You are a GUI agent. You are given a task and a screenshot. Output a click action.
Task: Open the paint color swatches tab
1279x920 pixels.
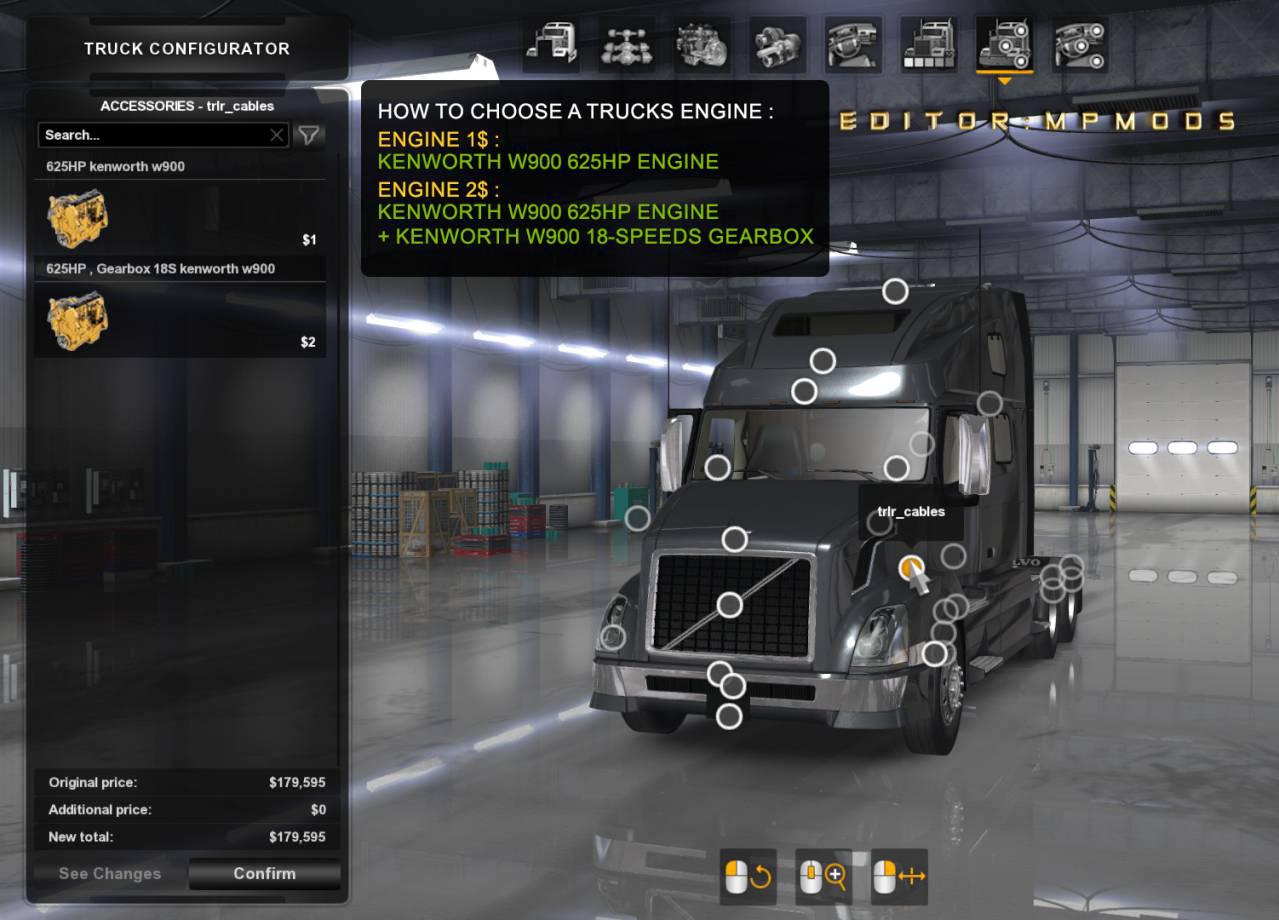[928, 45]
